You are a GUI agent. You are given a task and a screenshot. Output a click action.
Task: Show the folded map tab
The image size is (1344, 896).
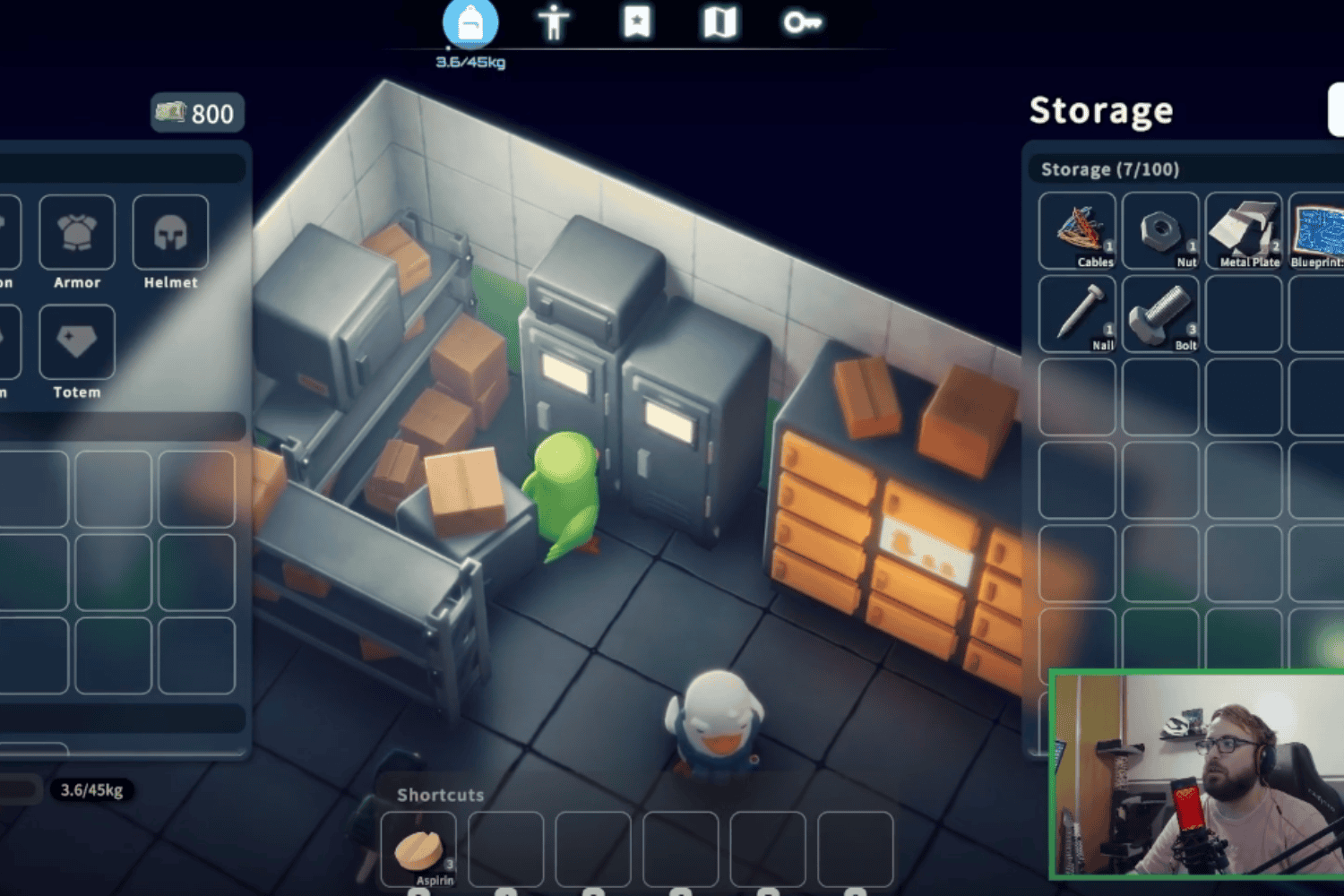point(719,22)
